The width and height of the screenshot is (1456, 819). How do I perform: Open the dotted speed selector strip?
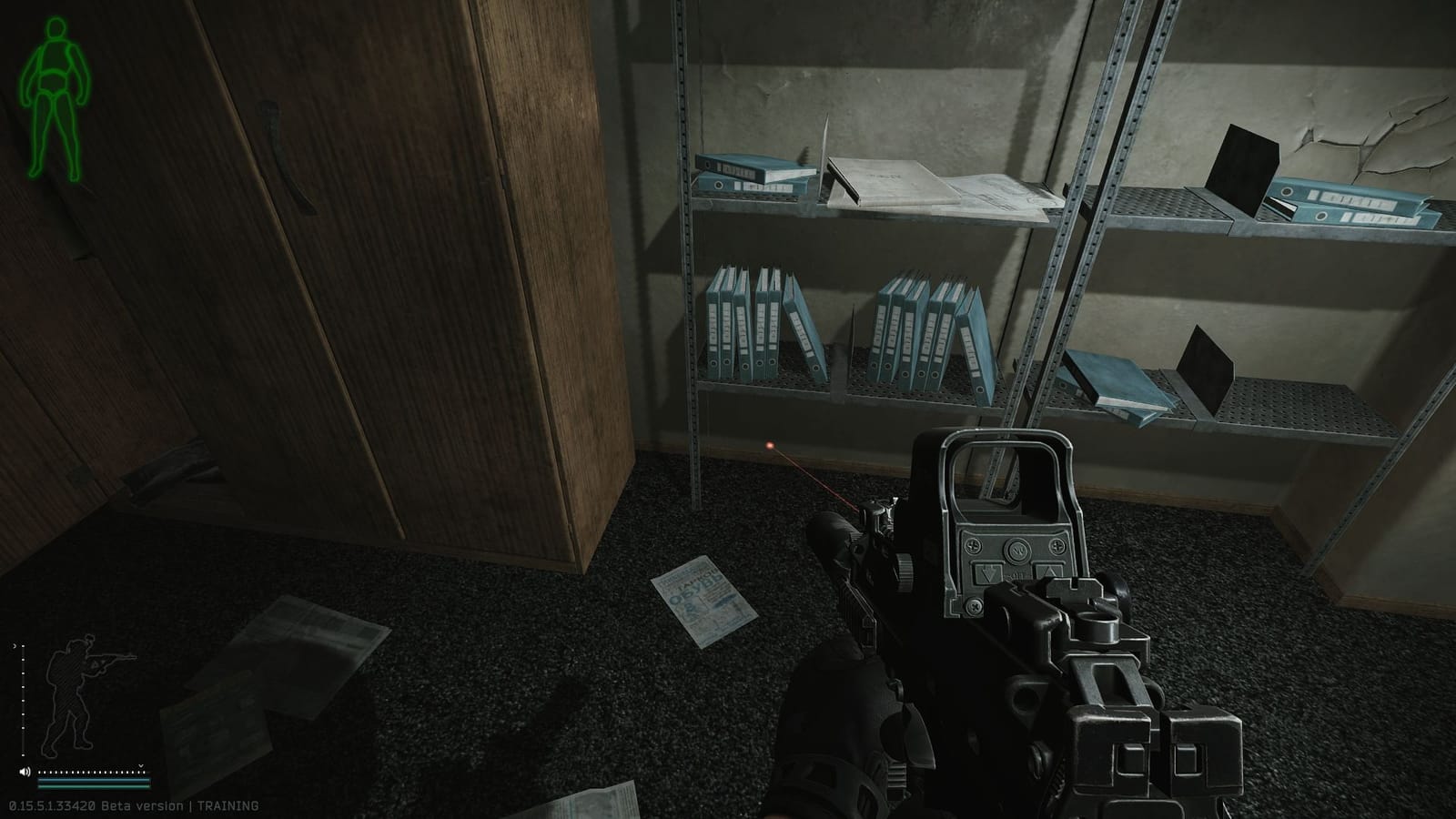[91, 772]
